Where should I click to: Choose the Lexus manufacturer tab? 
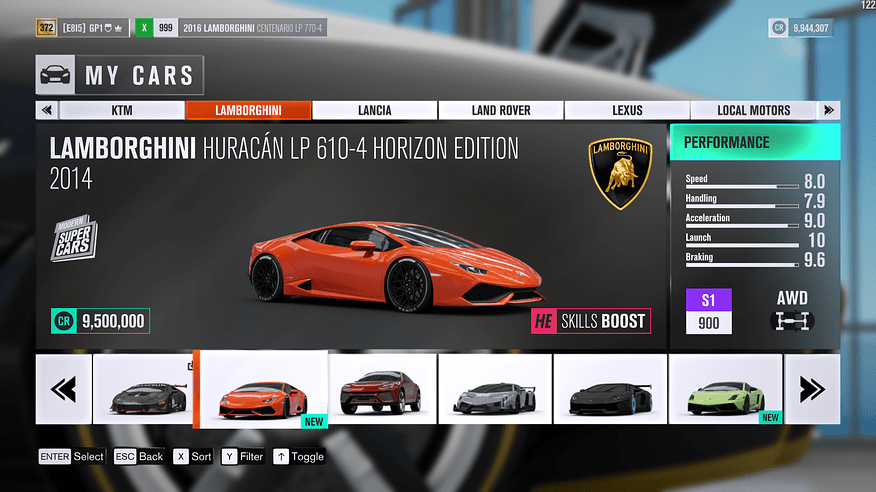(627, 110)
